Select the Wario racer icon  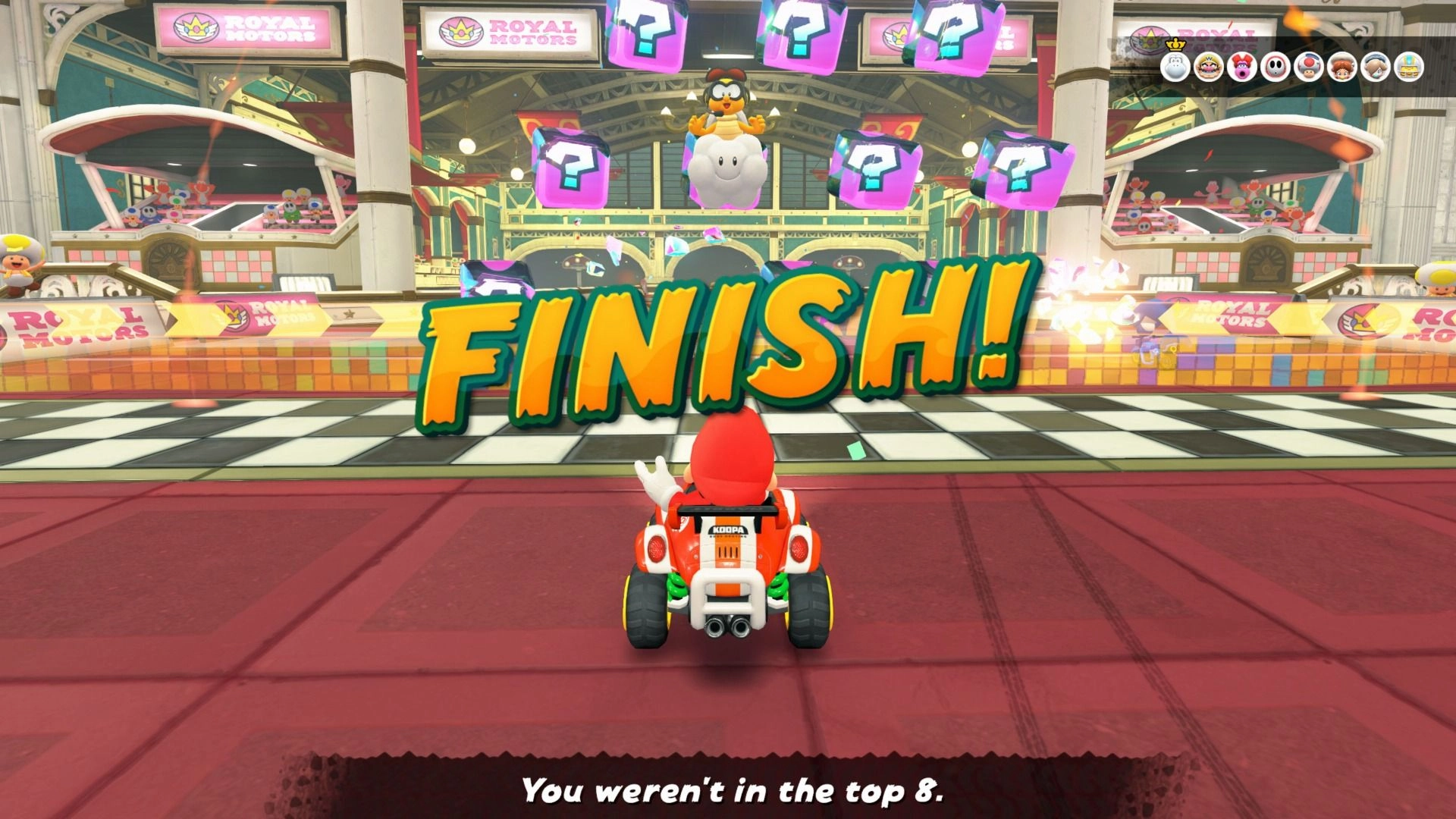[x=1207, y=67]
